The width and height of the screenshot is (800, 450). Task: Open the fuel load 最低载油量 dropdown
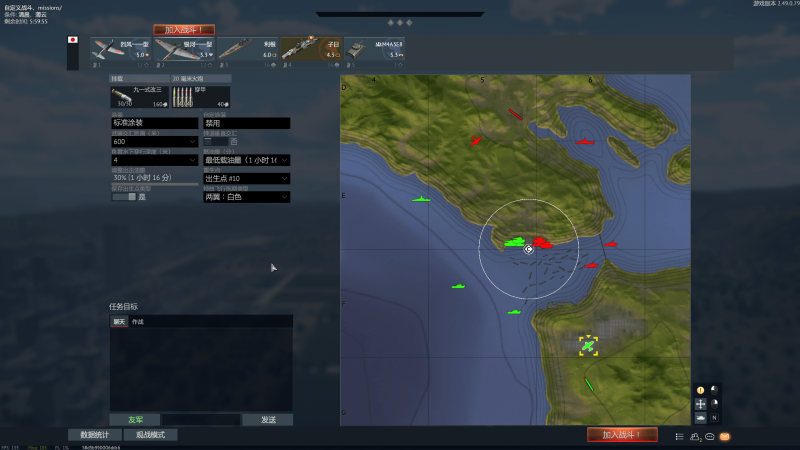pos(246,160)
